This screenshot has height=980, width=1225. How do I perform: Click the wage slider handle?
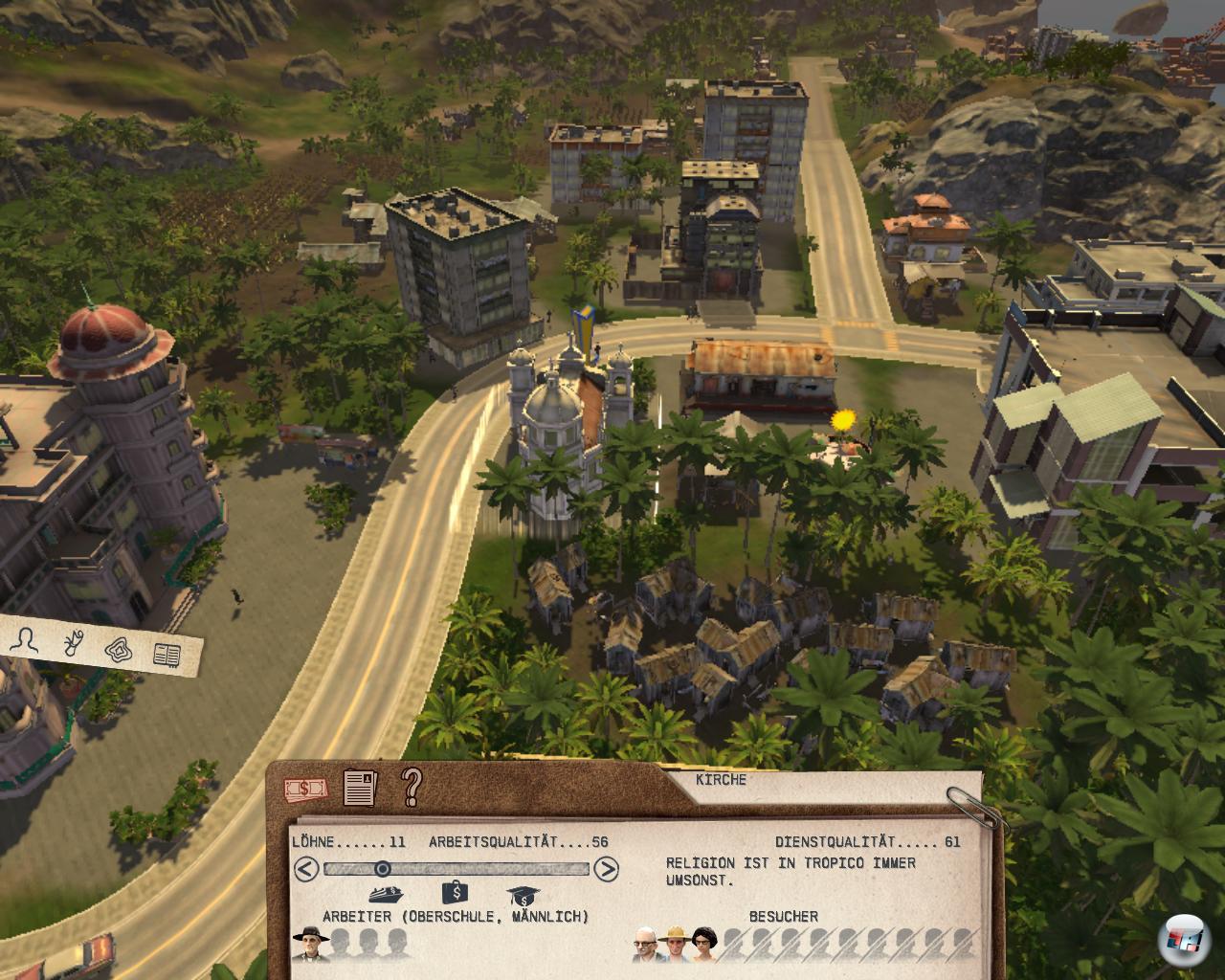pyautogui.click(x=382, y=869)
